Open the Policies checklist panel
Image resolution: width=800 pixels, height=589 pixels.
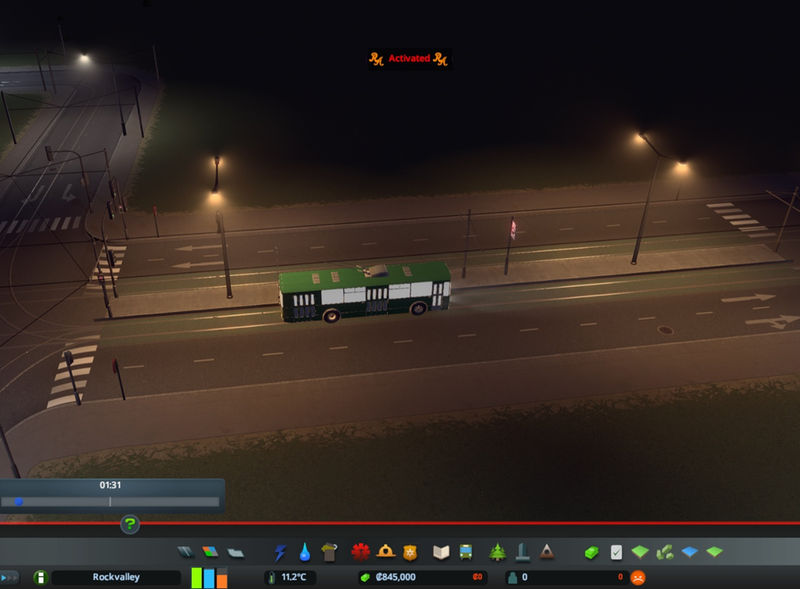click(616, 552)
